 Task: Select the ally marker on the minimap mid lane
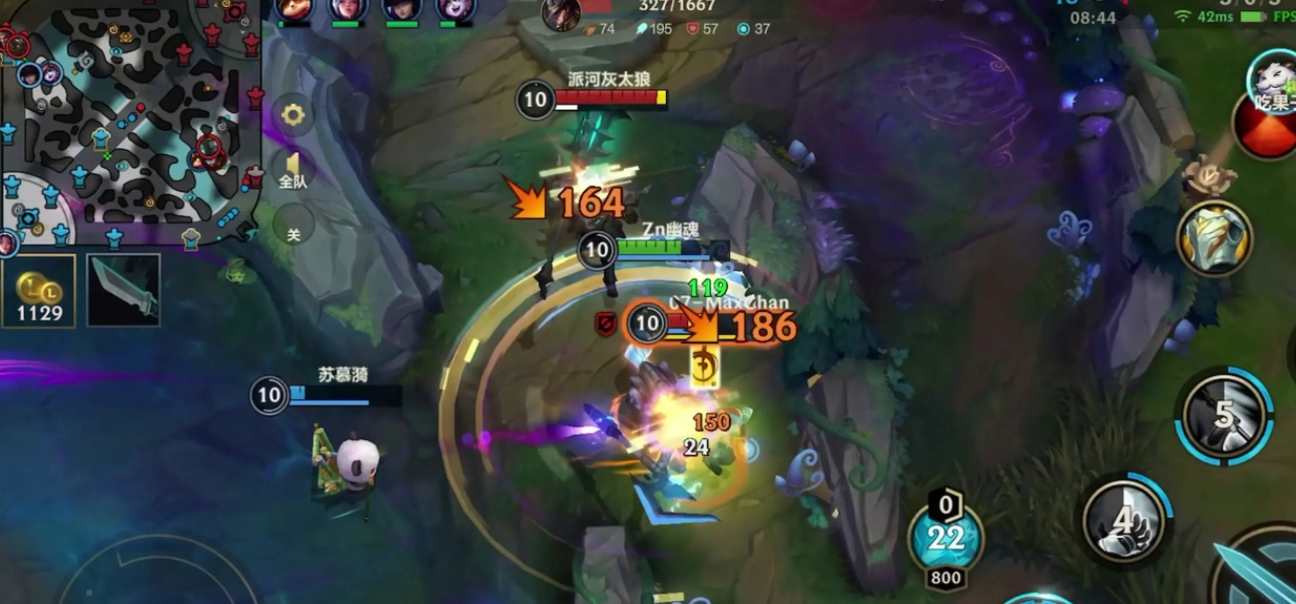[101, 141]
